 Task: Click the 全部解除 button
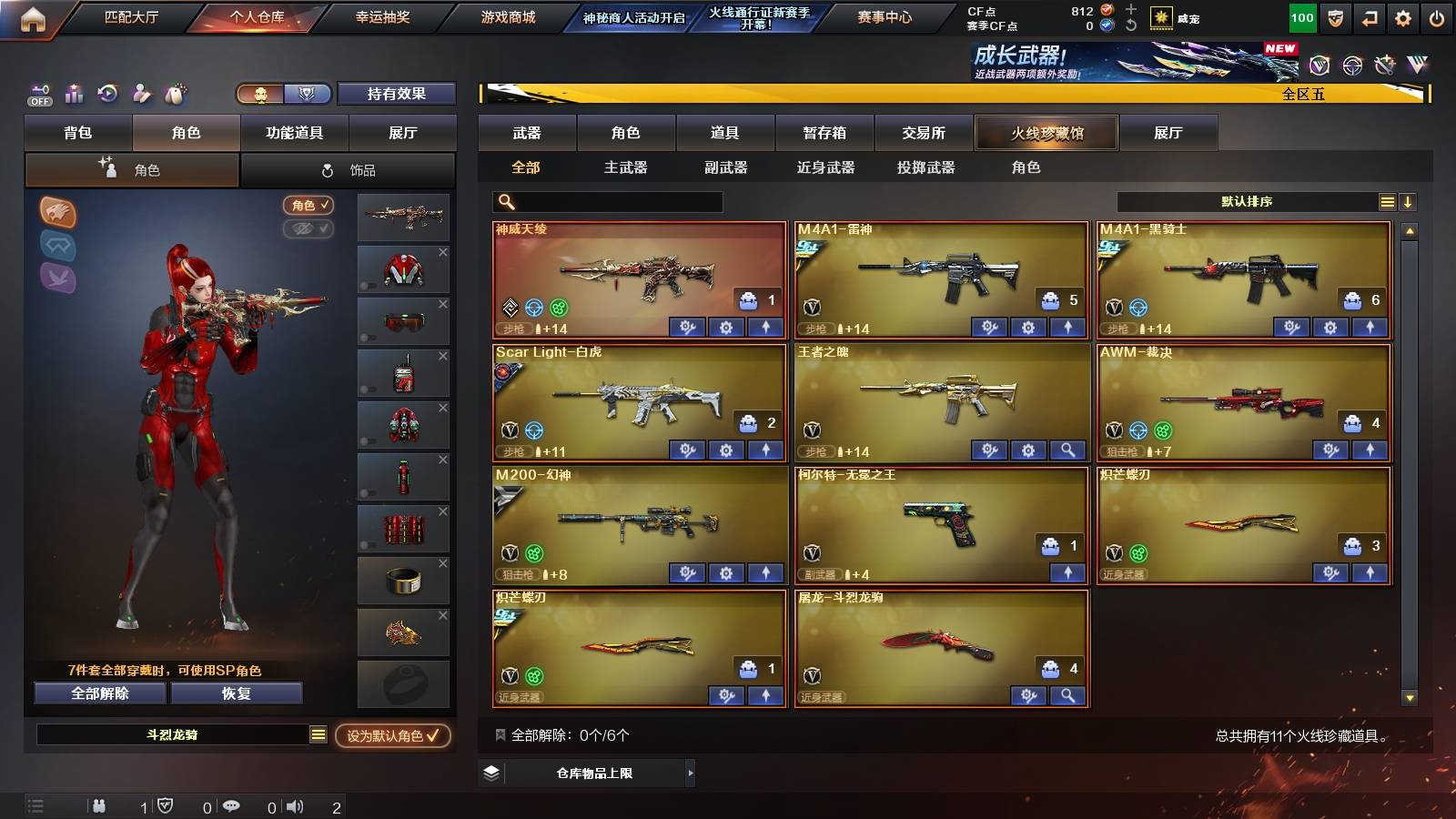[x=98, y=693]
